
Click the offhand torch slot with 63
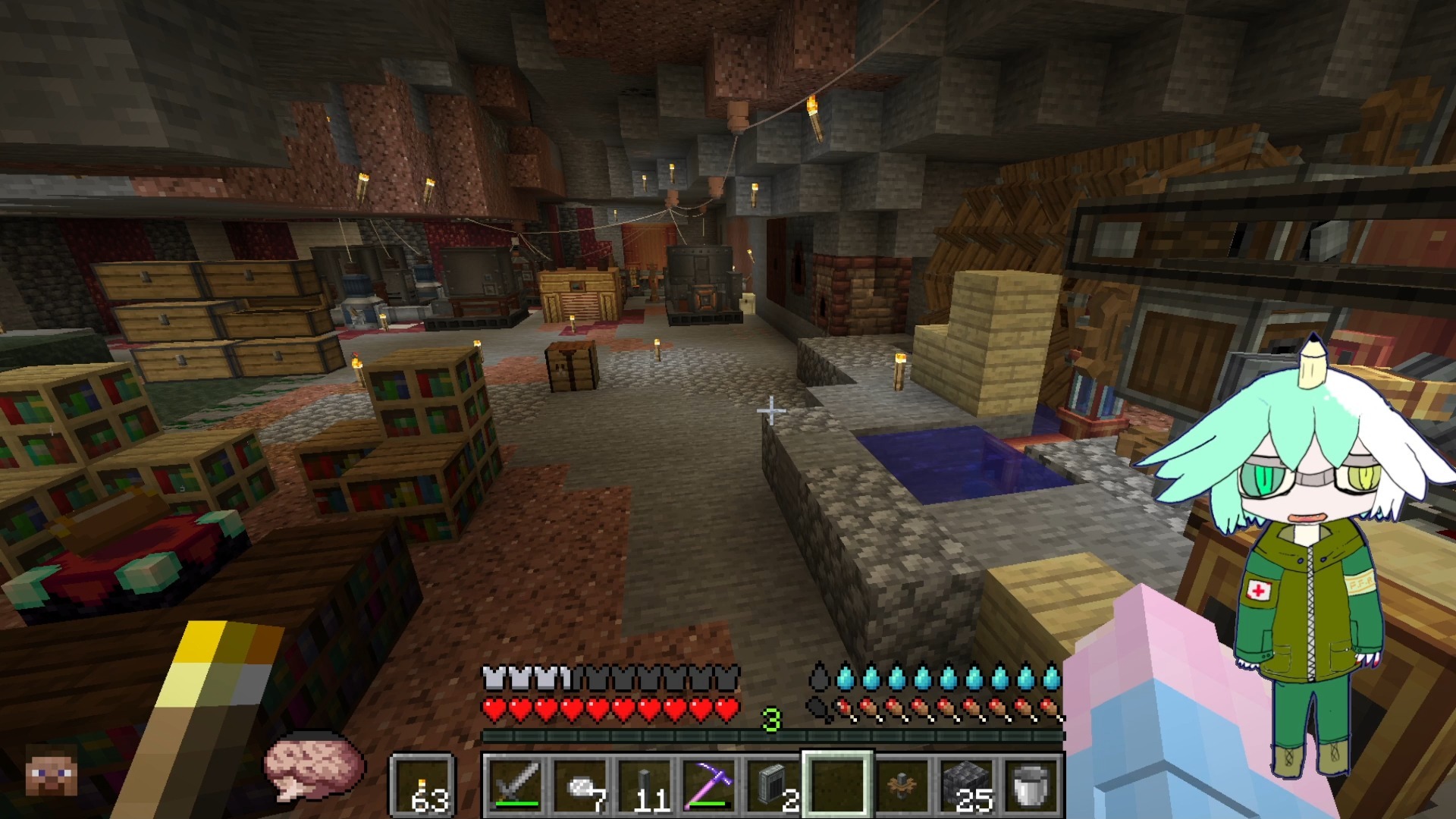point(423,786)
